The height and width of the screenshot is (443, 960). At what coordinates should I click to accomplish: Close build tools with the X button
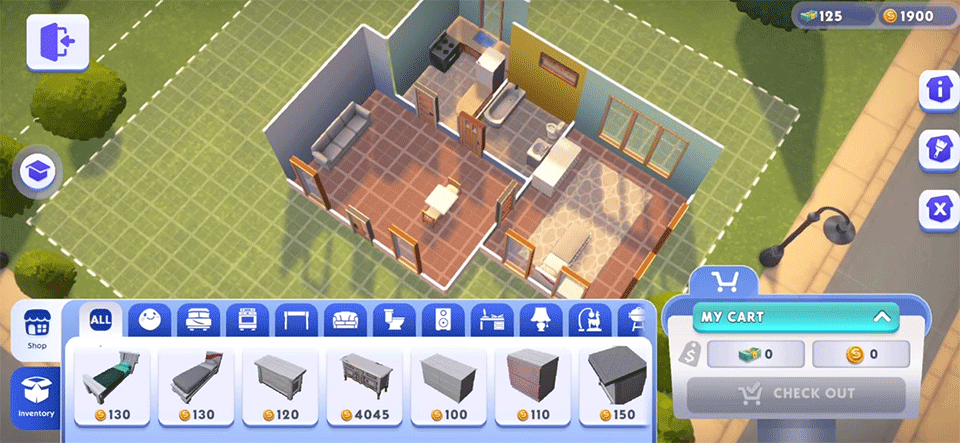[939, 210]
